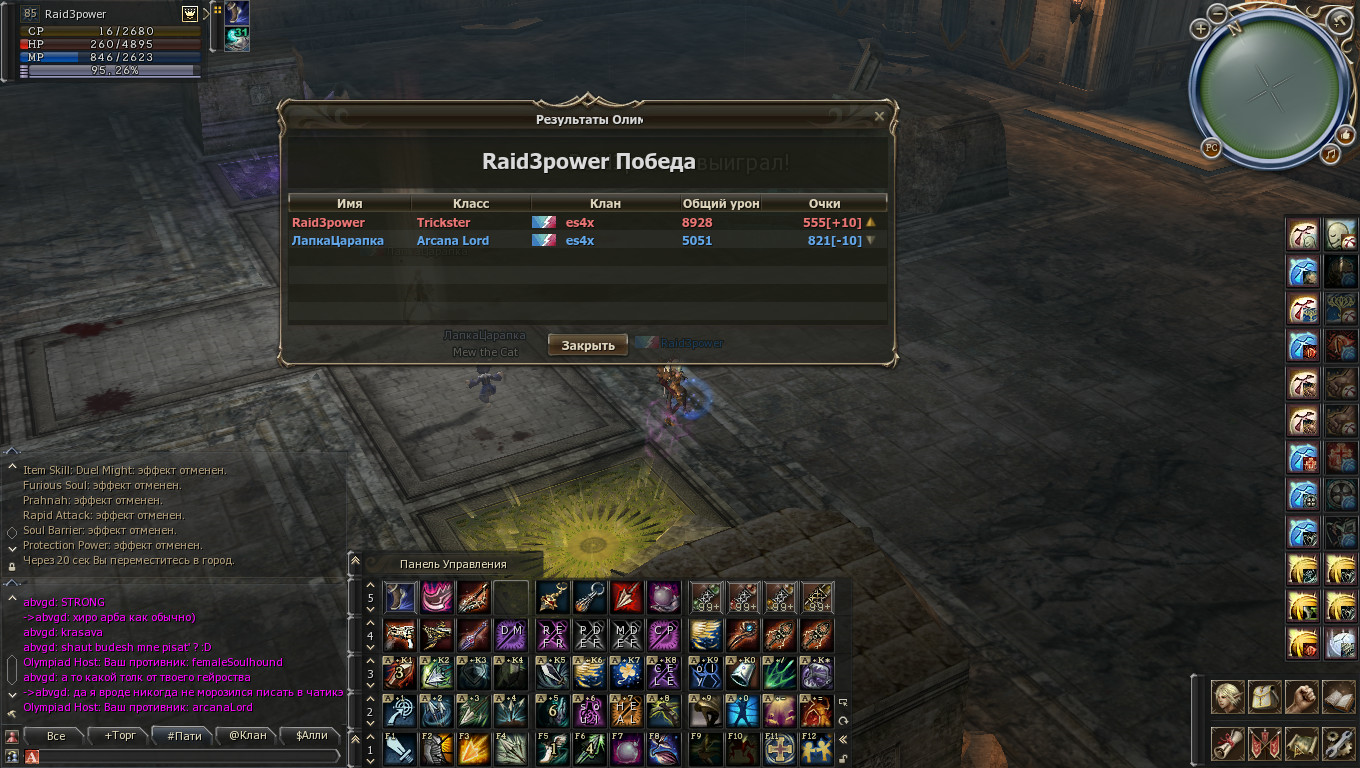Image resolution: width=1360 pixels, height=768 pixels.
Task: Zoom out the minimap with minus button
Action: pos(1217,12)
